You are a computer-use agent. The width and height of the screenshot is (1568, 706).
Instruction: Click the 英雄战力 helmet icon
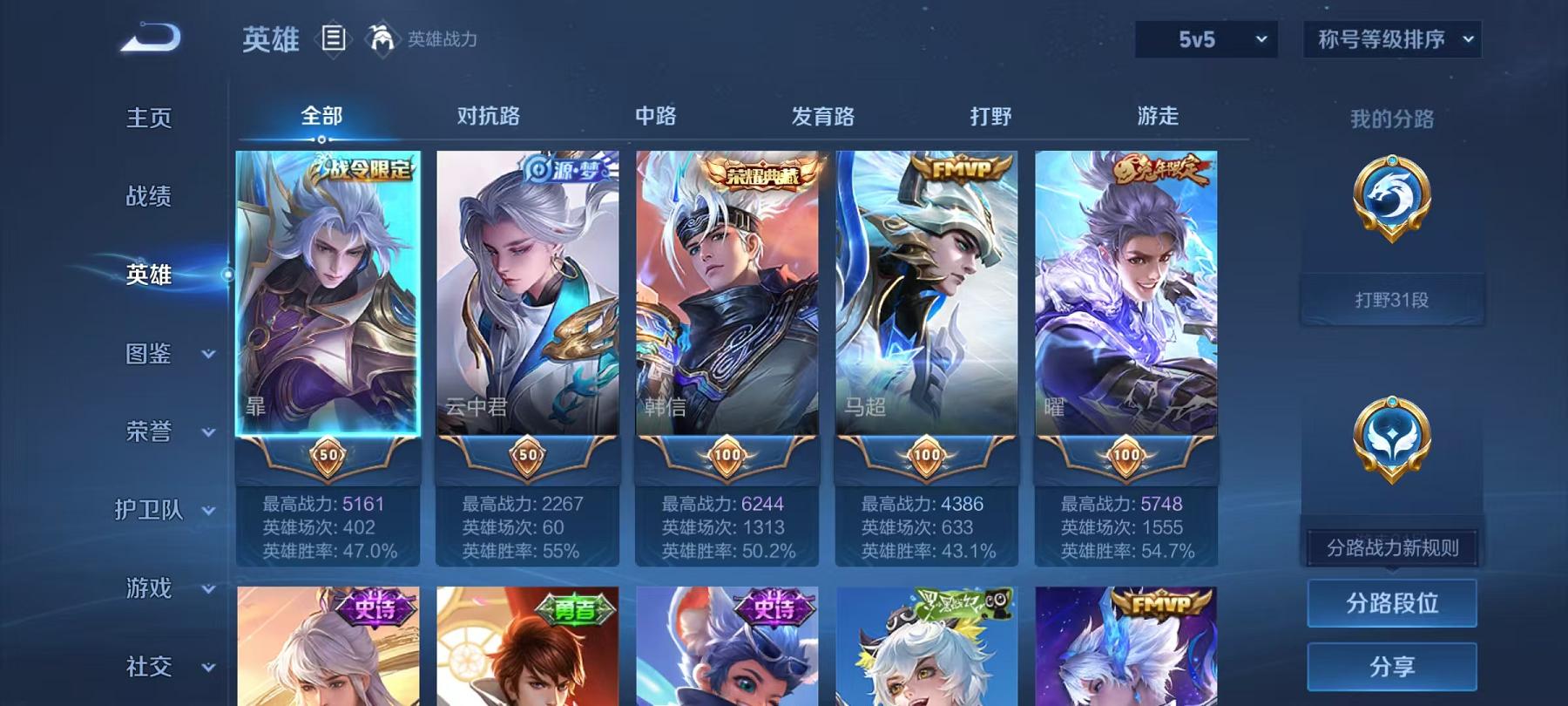(379, 39)
